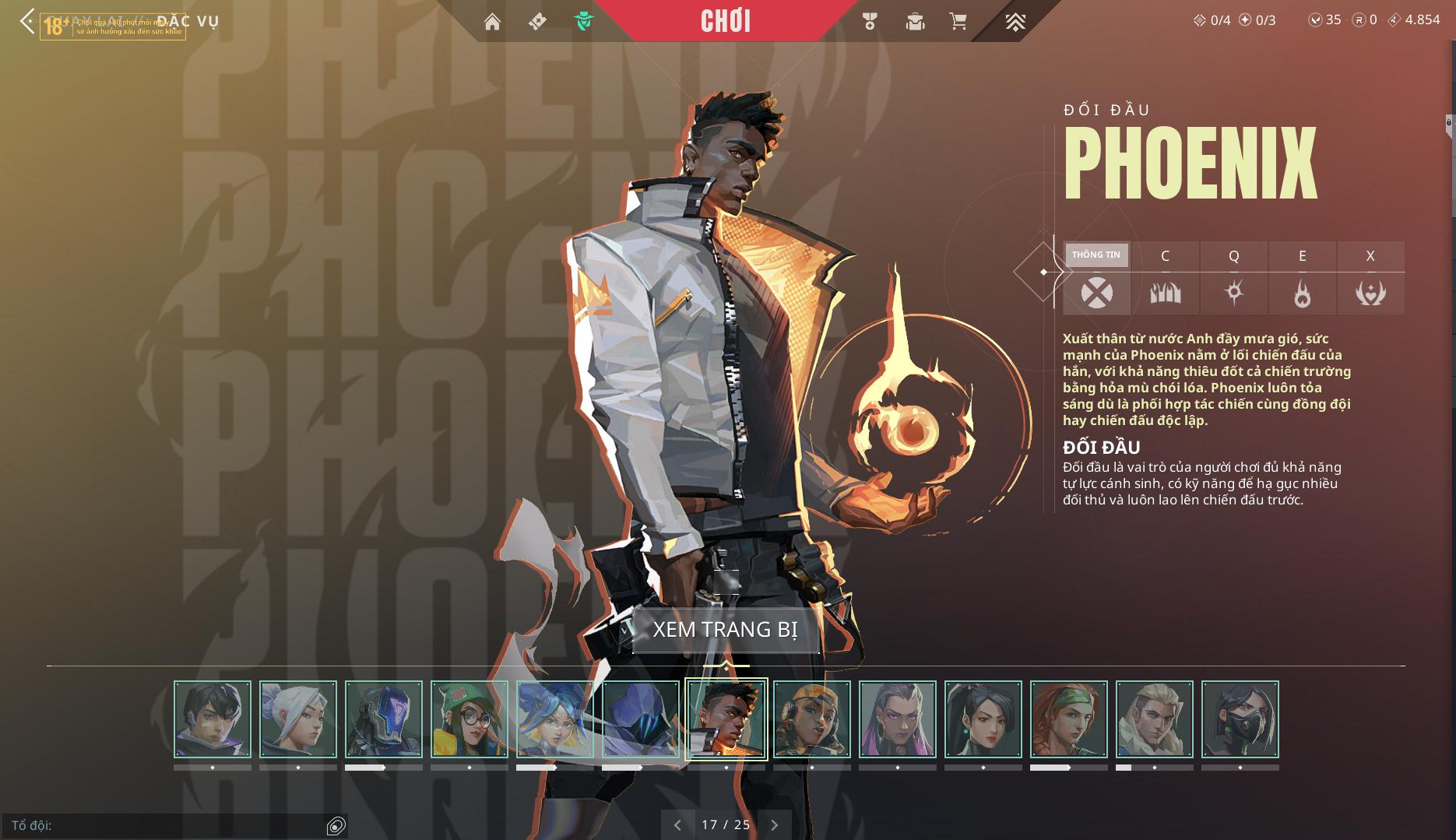Go to the previous agent page arrow
Viewport: 1456px width, 840px height.
click(677, 825)
